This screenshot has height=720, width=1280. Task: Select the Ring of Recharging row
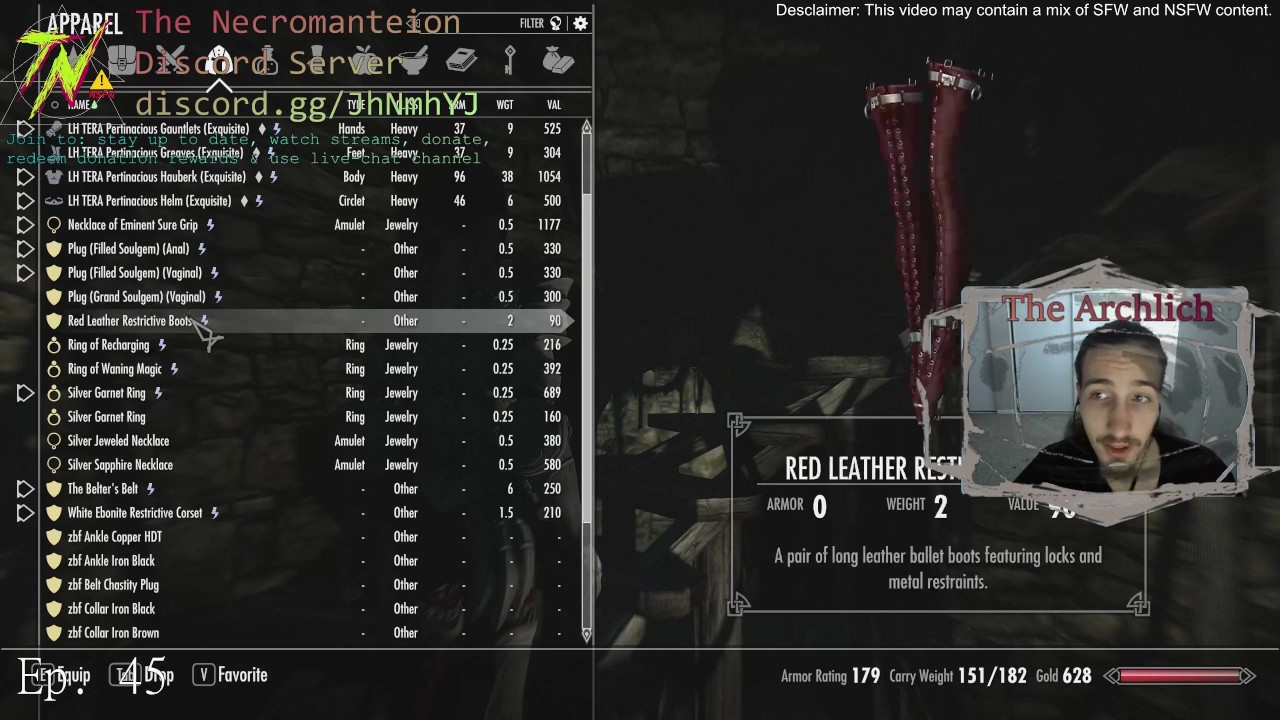click(x=108, y=345)
